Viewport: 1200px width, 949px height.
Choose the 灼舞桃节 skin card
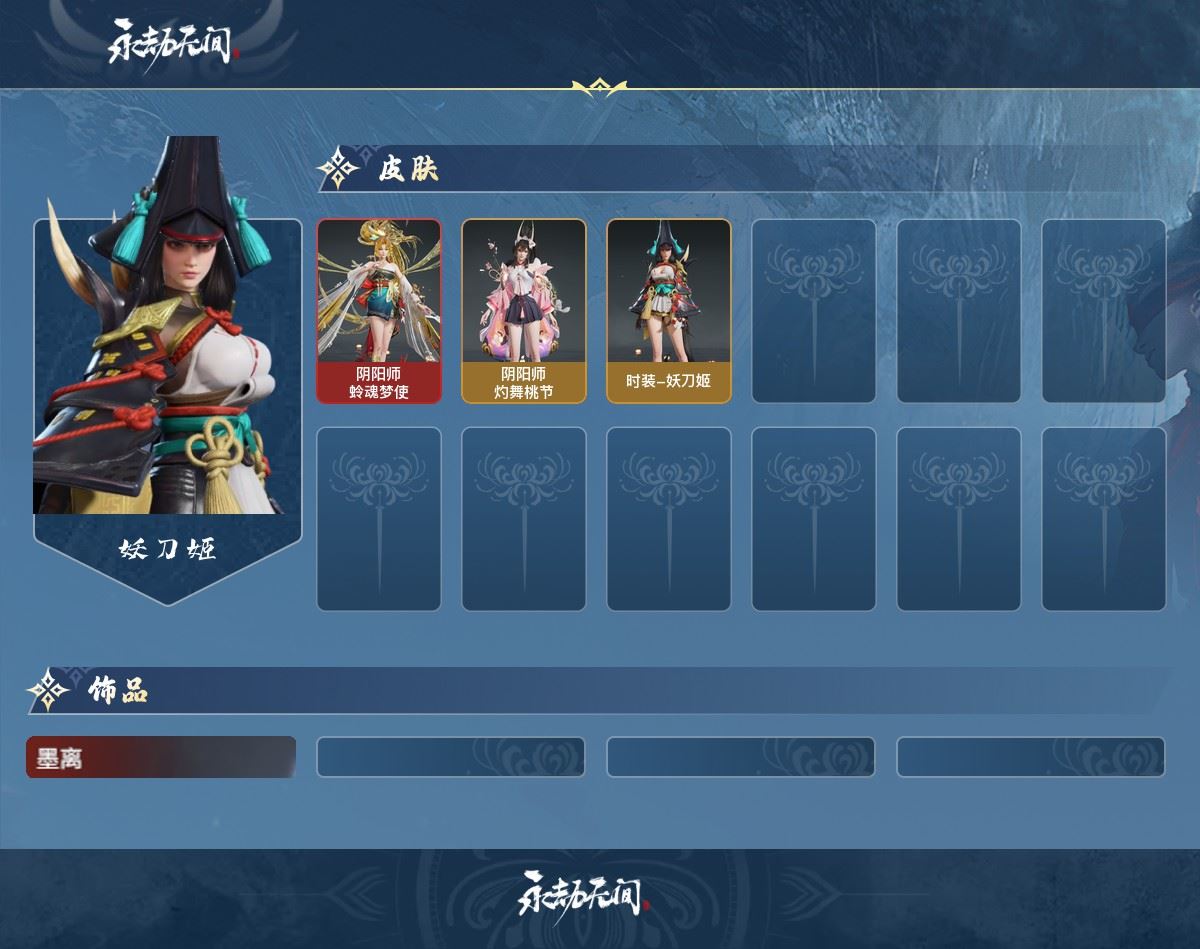(524, 311)
